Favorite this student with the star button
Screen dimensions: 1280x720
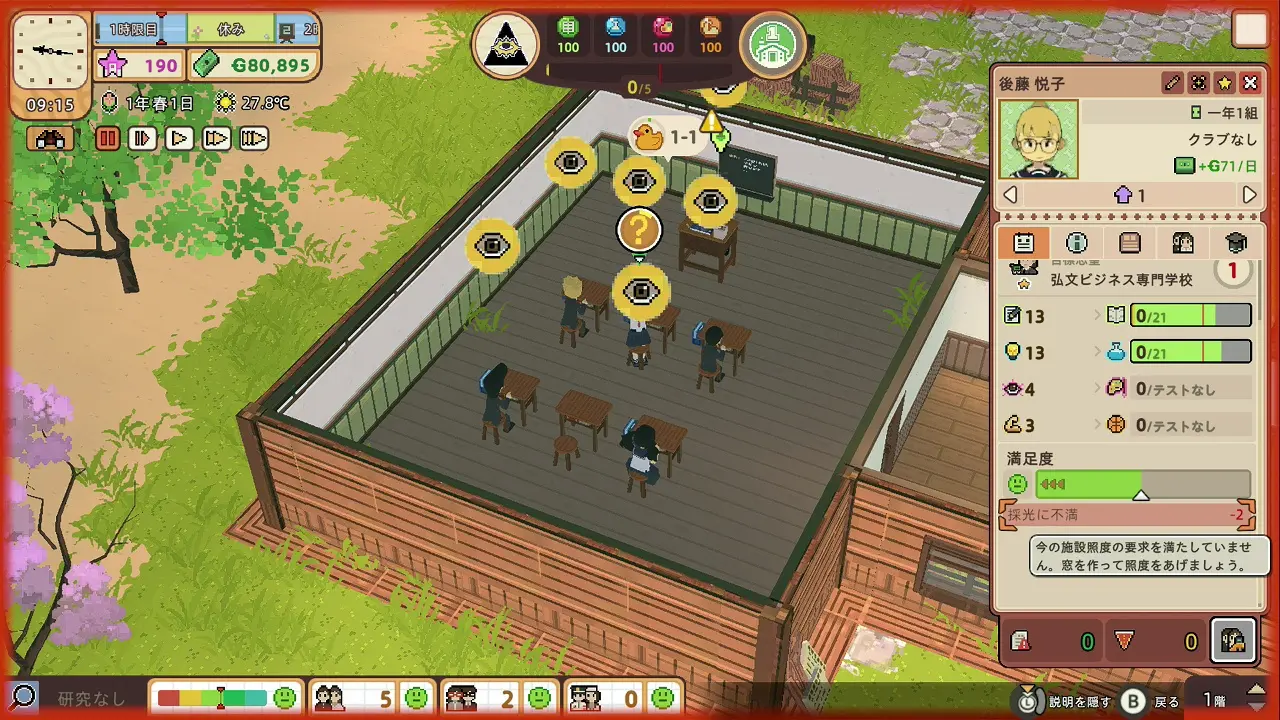(1224, 83)
